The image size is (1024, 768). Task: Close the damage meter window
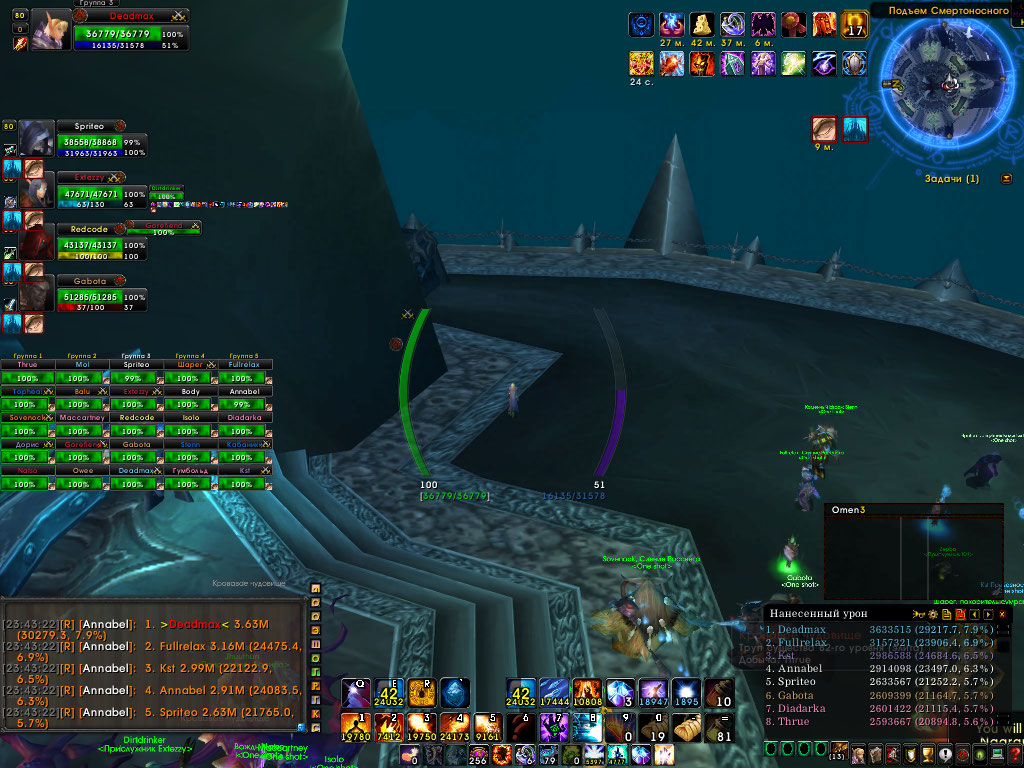coord(1002,614)
